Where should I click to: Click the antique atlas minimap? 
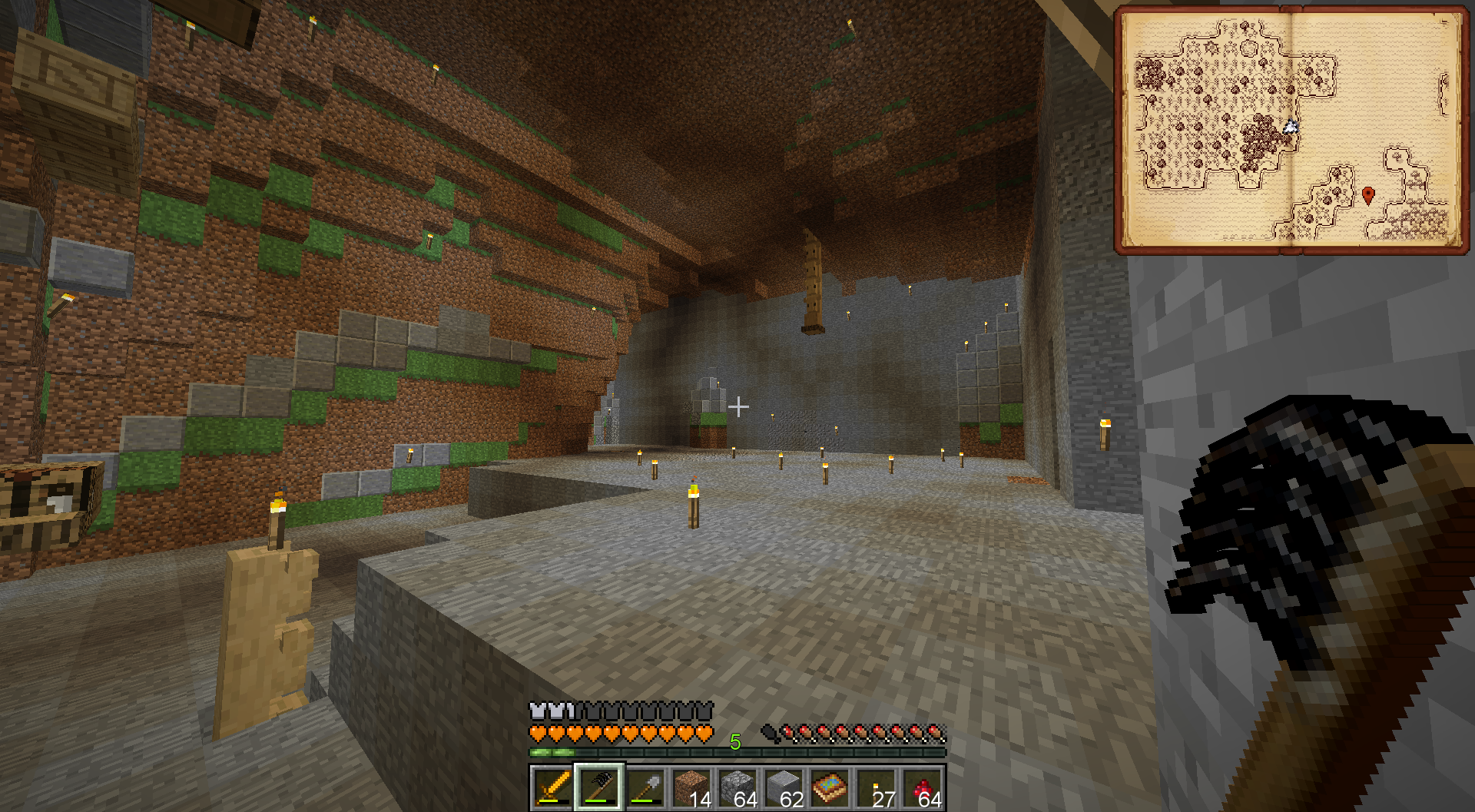(x=1291, y=129)
